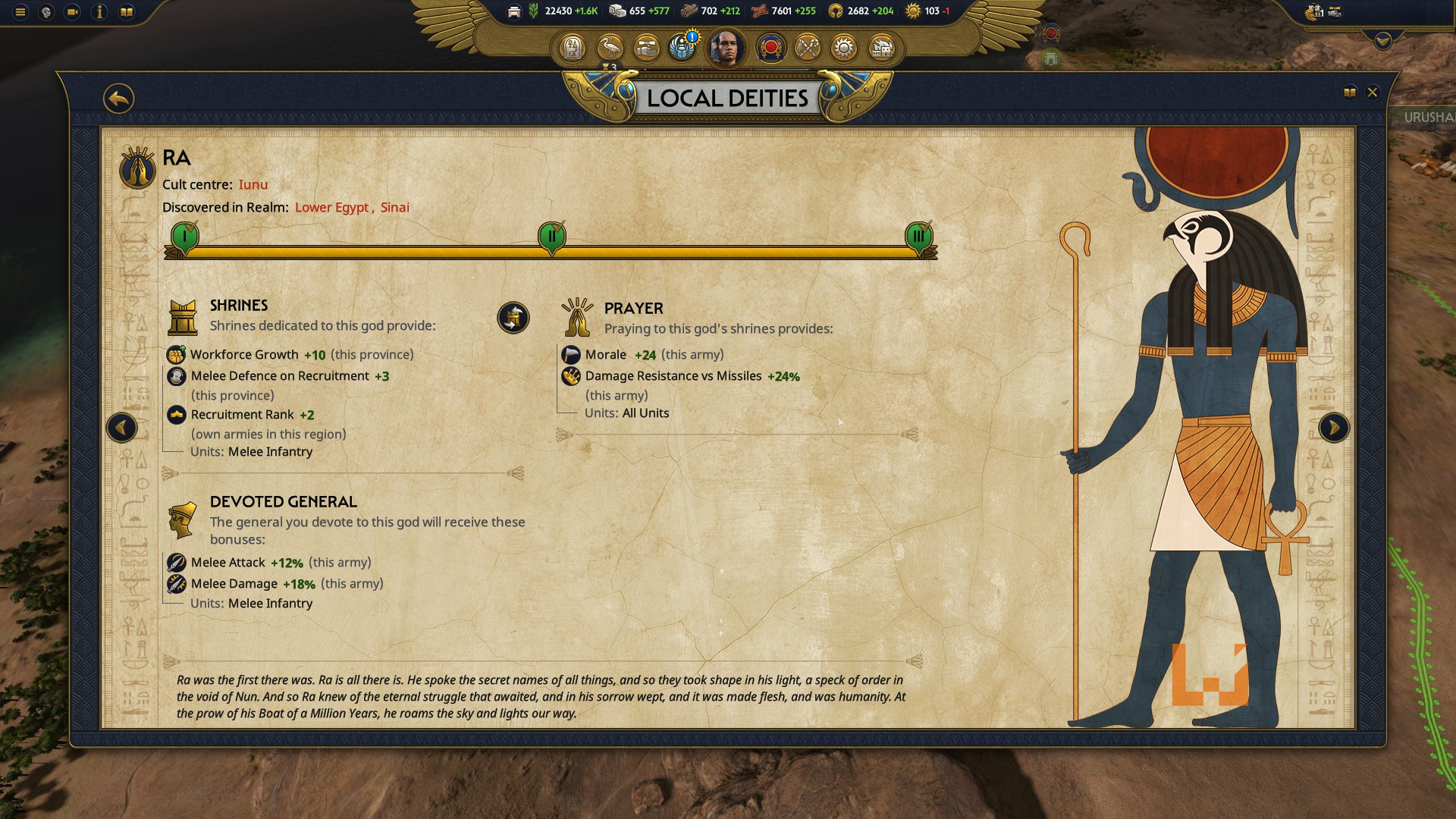Show the previous deity with left arrow
Image resolution: width=1456 pixels, height=819 pixels.
click(x=121, y=428)
